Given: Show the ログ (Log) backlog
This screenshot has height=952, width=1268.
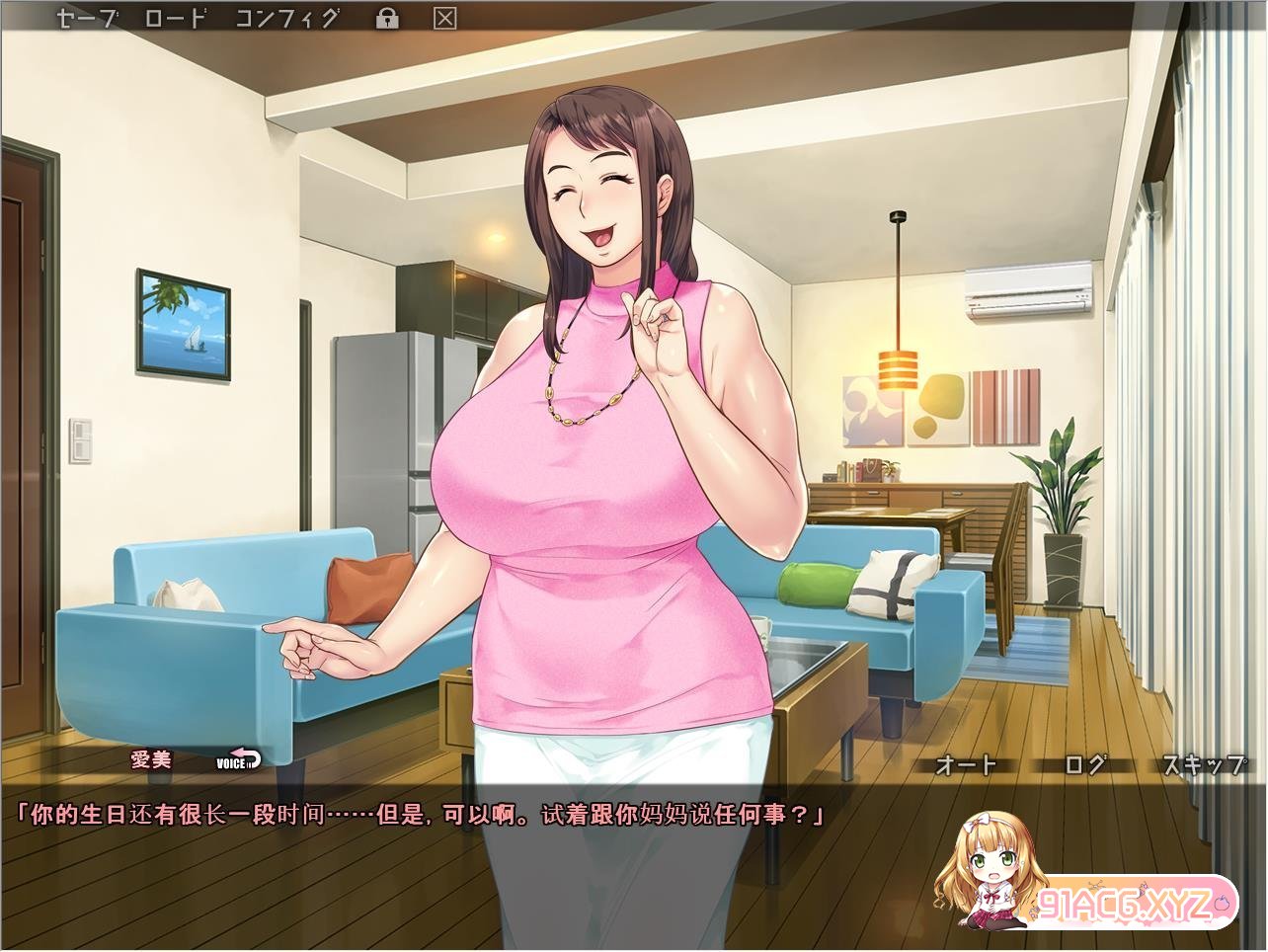Looking at the screenshot, I should tap(1085, 764).
